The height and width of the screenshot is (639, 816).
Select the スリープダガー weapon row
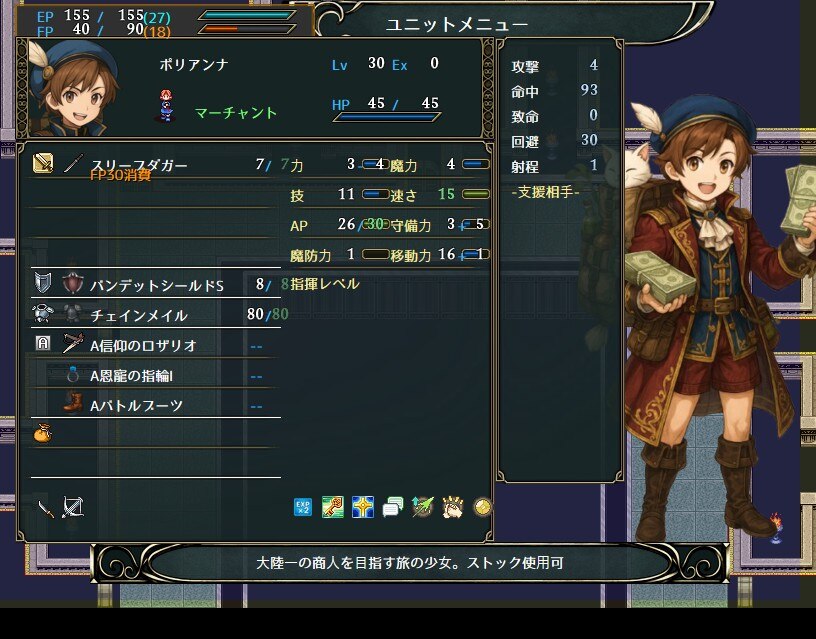[x=140, y=164]
